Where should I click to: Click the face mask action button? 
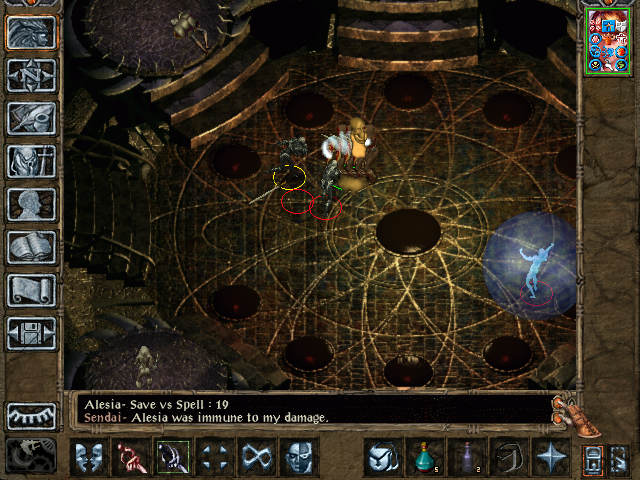[298, 457]
